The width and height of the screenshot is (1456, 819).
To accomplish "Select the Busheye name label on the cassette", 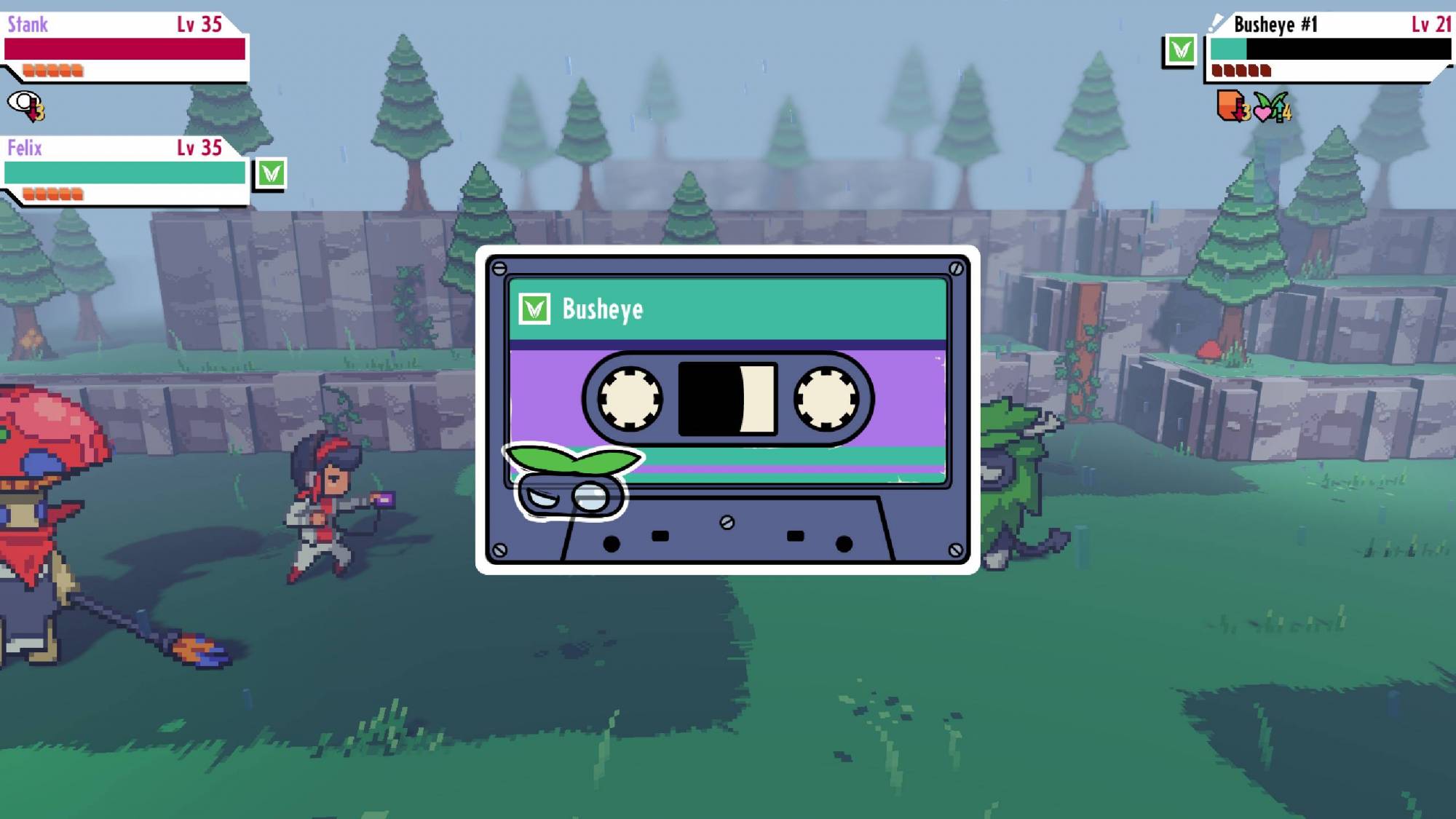I will tap(601, 309).
